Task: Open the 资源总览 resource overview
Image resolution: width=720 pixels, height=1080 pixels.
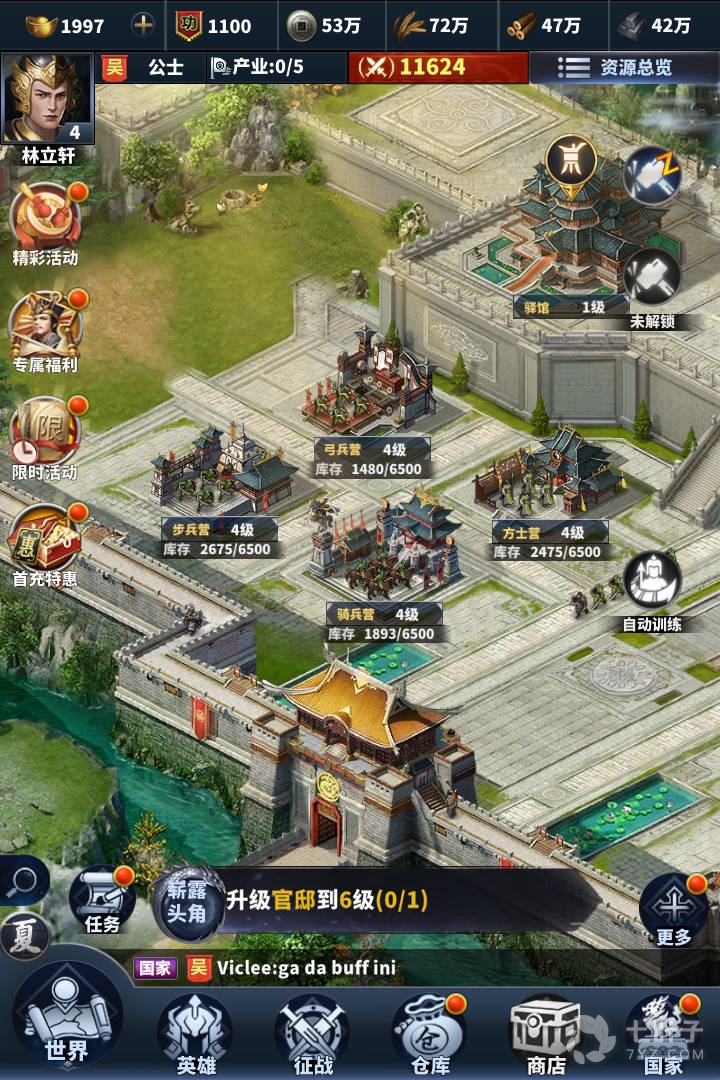Action: pyautogui.click(x=624, y=68)
